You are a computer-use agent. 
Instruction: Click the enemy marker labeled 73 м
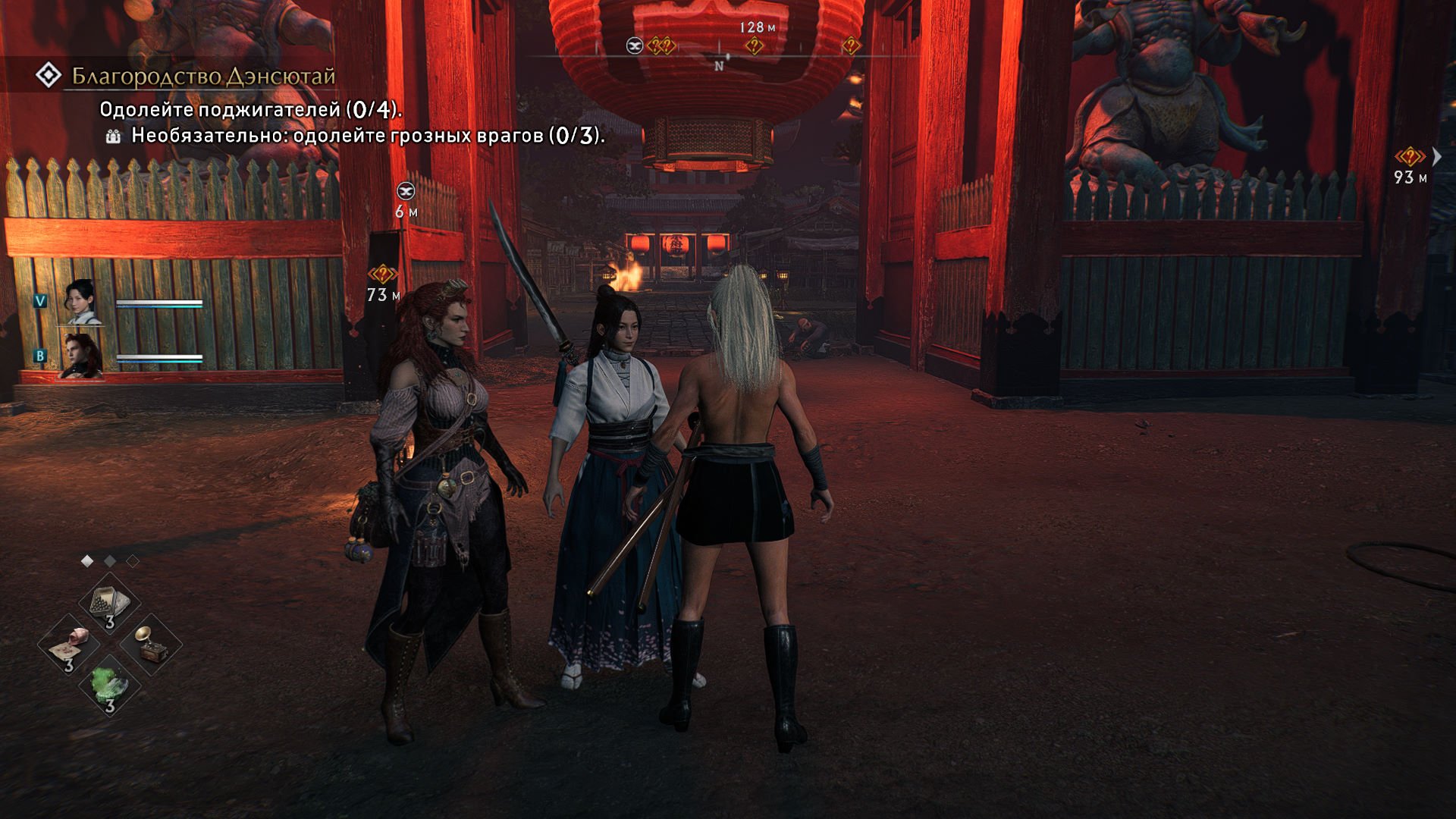383,274
